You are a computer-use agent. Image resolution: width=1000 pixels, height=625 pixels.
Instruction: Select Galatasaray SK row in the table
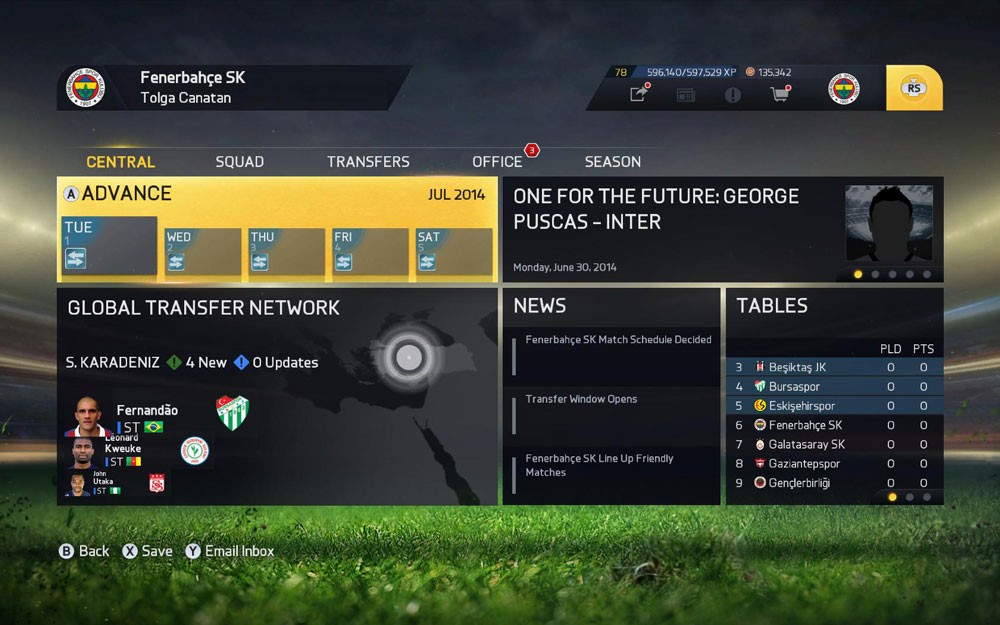click(x=834, y=445)
